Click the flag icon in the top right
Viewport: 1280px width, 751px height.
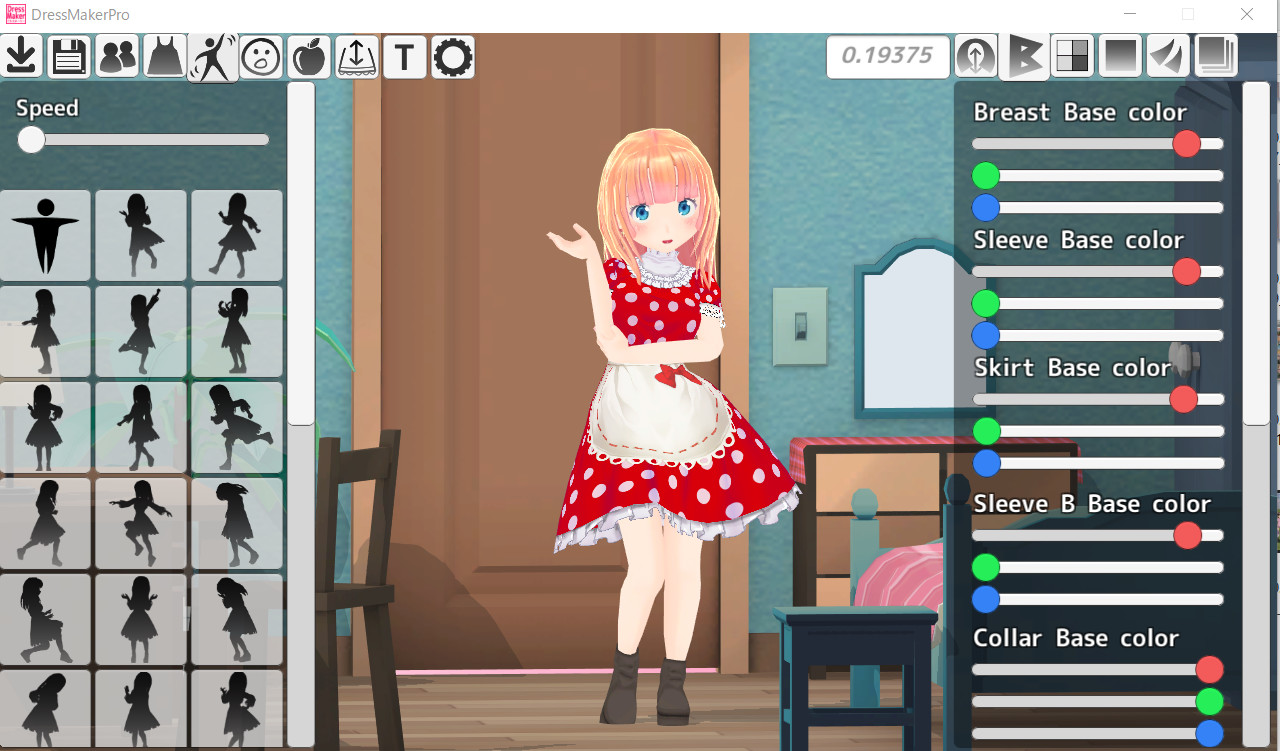click(1024, 57)
